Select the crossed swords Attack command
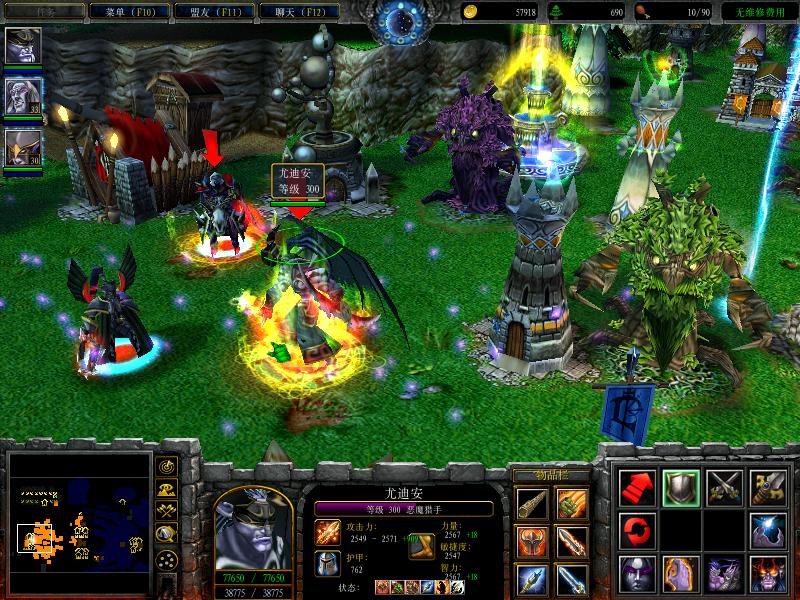 point(724,487)
